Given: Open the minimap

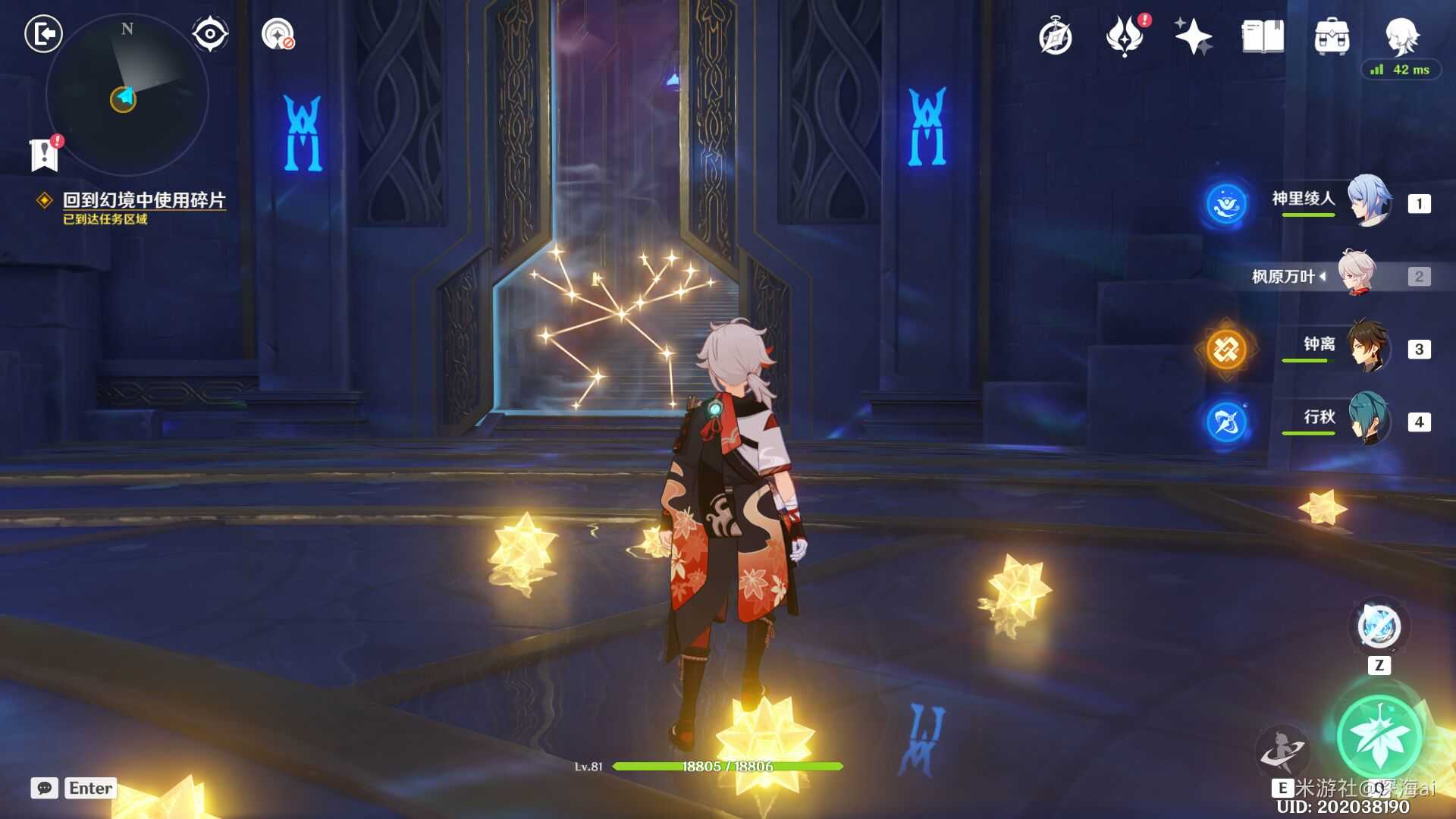Looking at the screenshot, I should tap(127, 96).
